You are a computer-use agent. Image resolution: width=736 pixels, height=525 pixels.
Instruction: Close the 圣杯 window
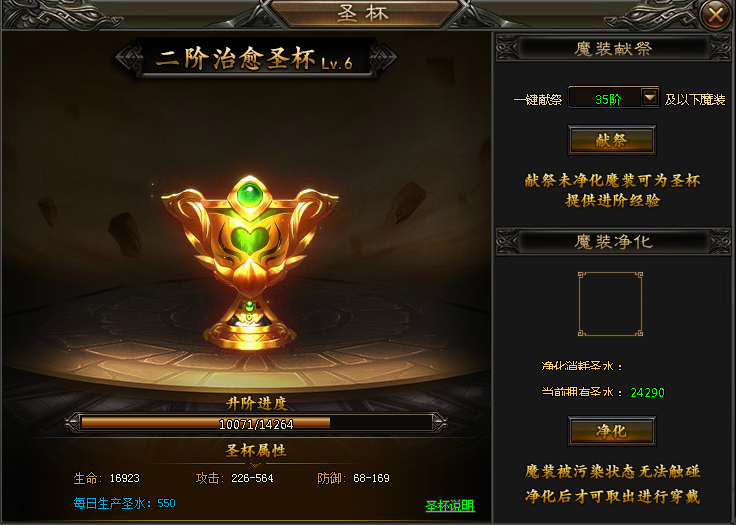point(714,15)
